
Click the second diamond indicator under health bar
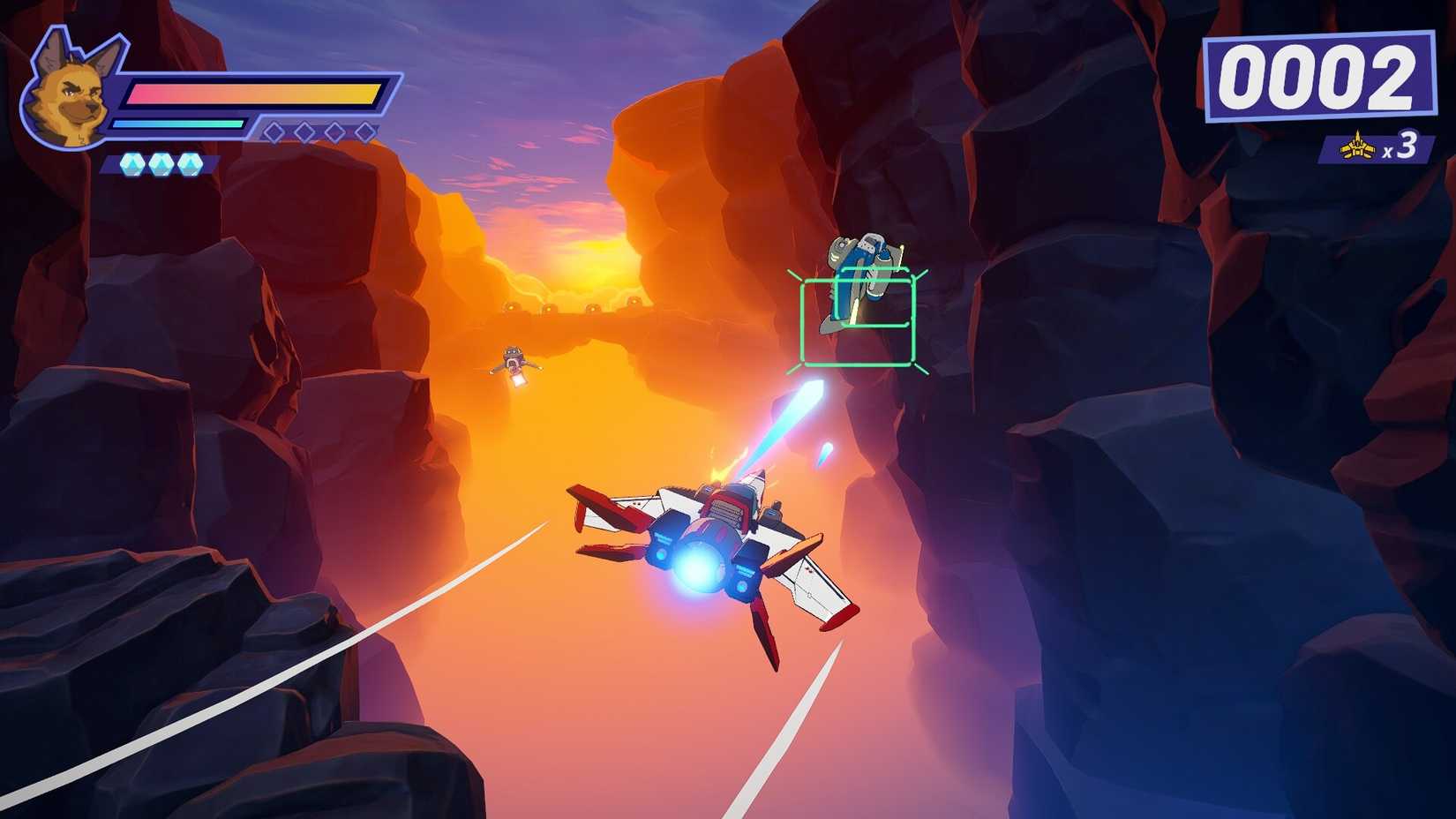click(304, 131)
